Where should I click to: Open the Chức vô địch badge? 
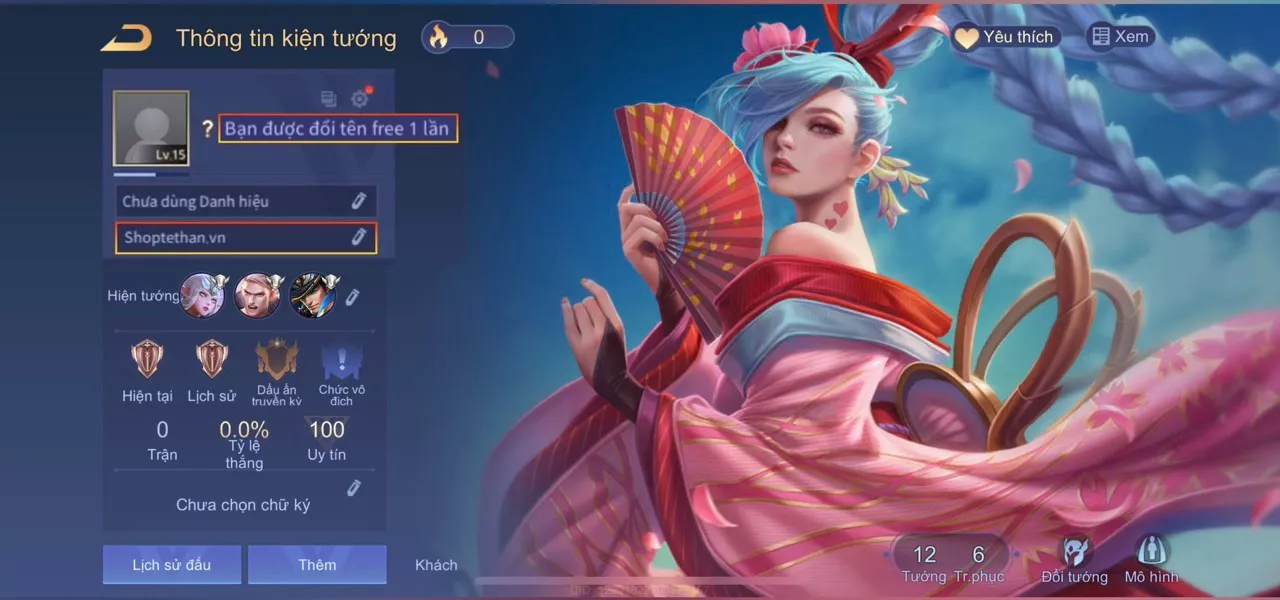(x=342, y=360)
